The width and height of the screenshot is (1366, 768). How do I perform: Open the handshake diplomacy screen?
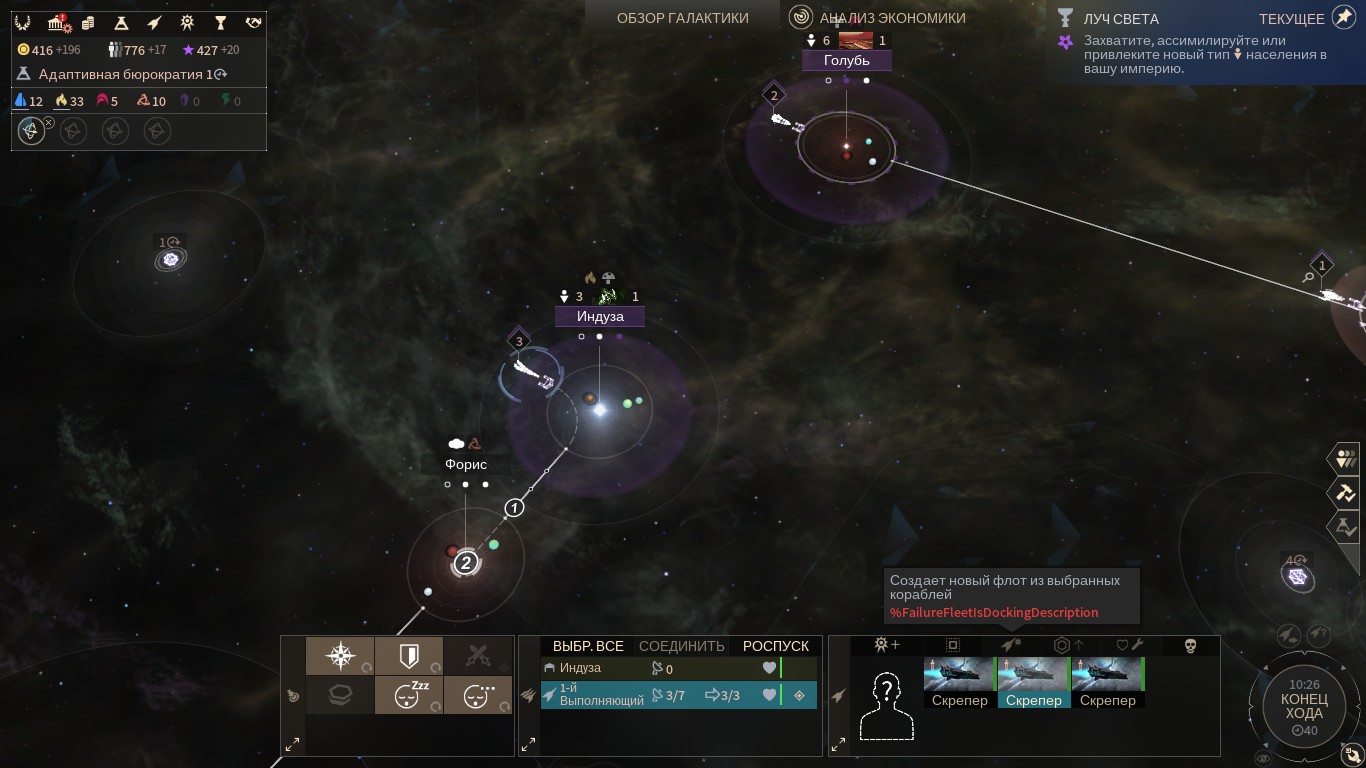point(253,22)
